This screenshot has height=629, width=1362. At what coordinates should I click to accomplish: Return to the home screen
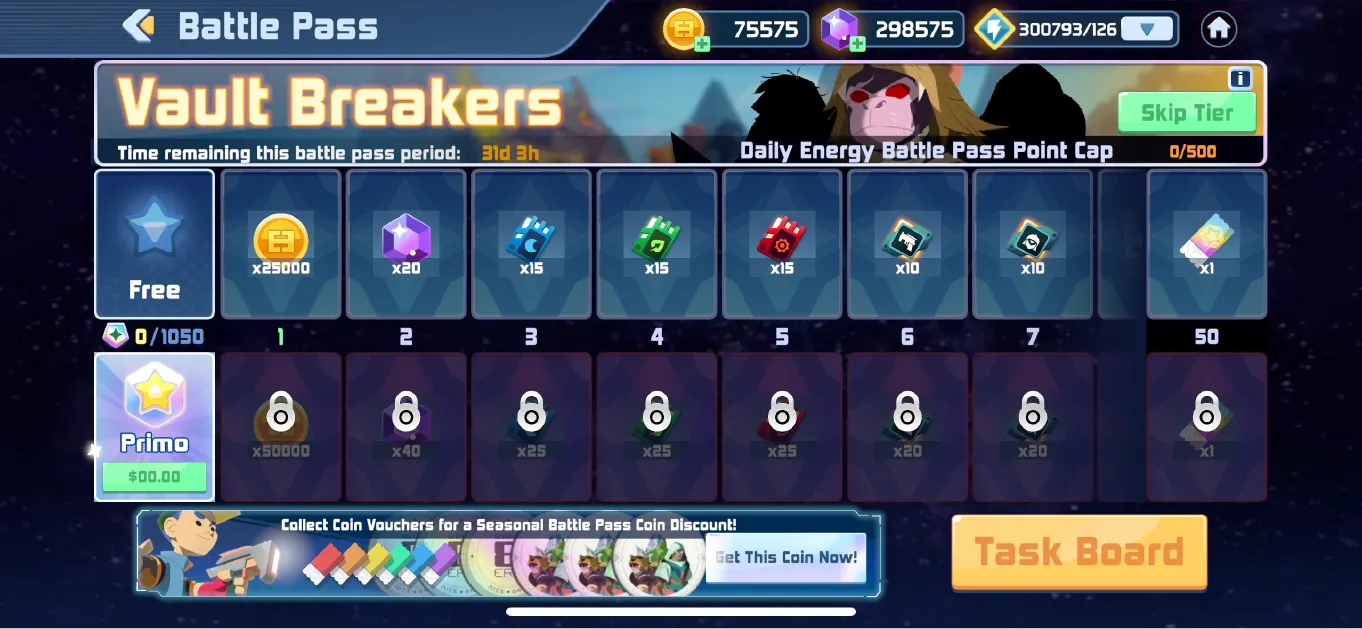1218,29
